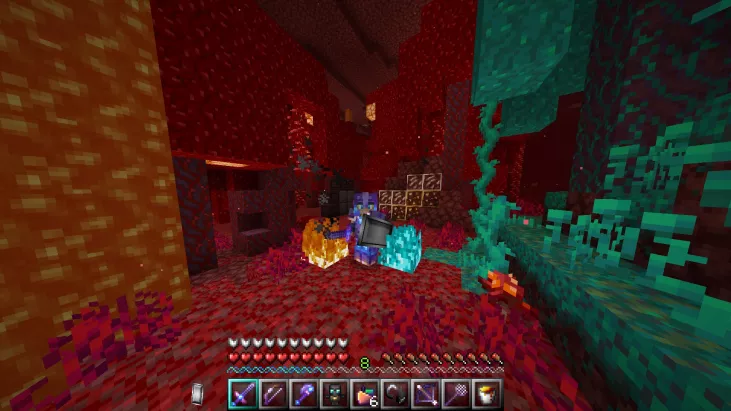Image resolution: width=731 pixels, height=411 pixels.
Task: Click the off-hand shield slot
Action: 199,392
